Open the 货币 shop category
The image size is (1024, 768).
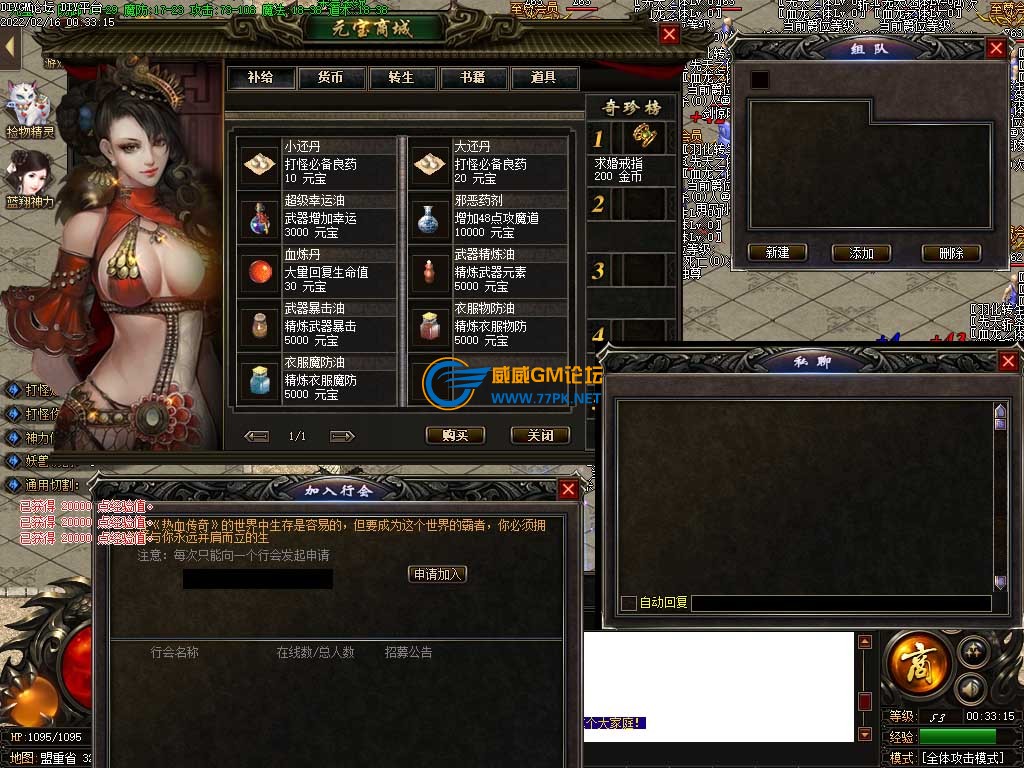coord(331,78)
